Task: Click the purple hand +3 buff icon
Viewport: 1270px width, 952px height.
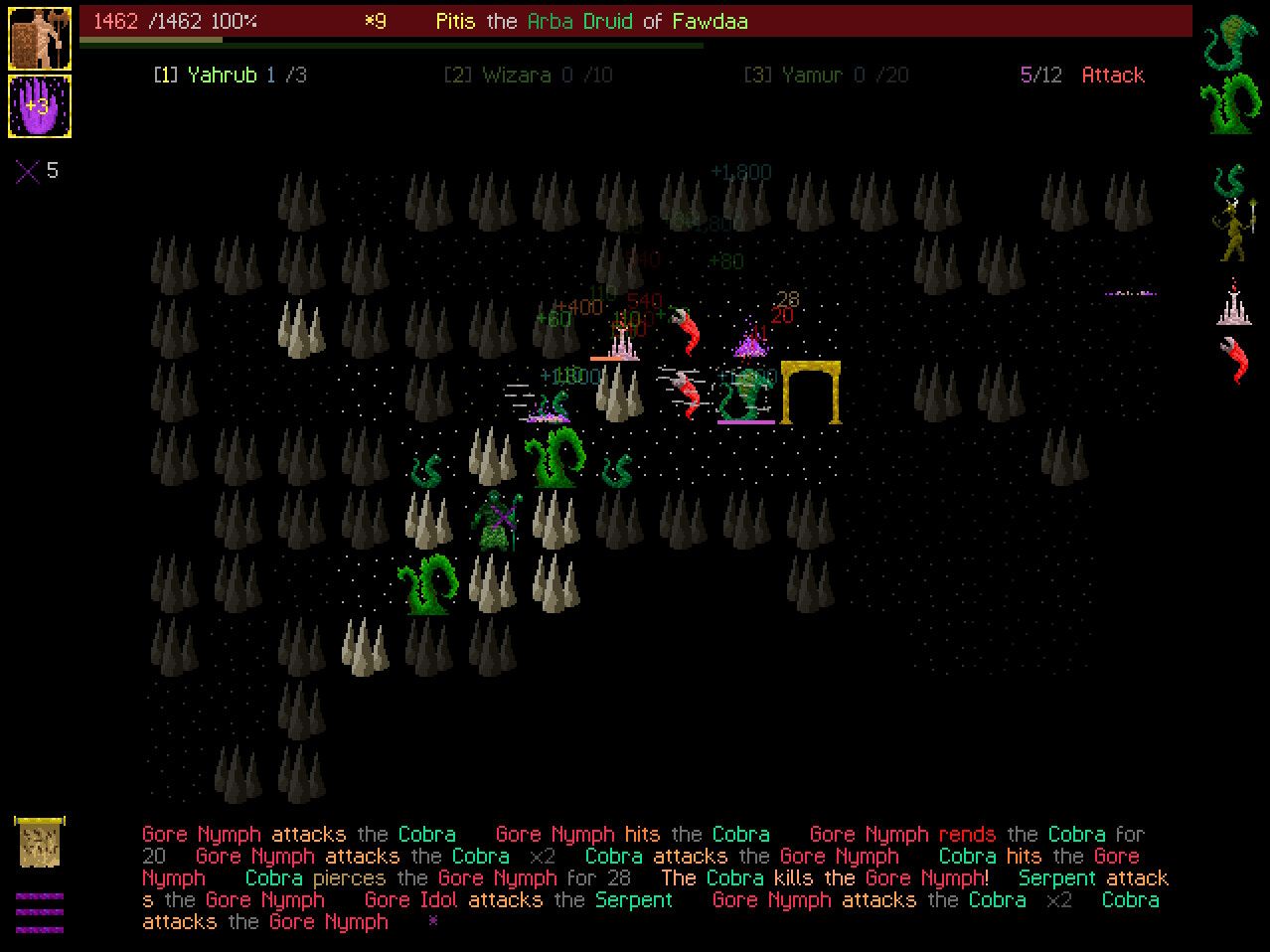Action: 40,106
